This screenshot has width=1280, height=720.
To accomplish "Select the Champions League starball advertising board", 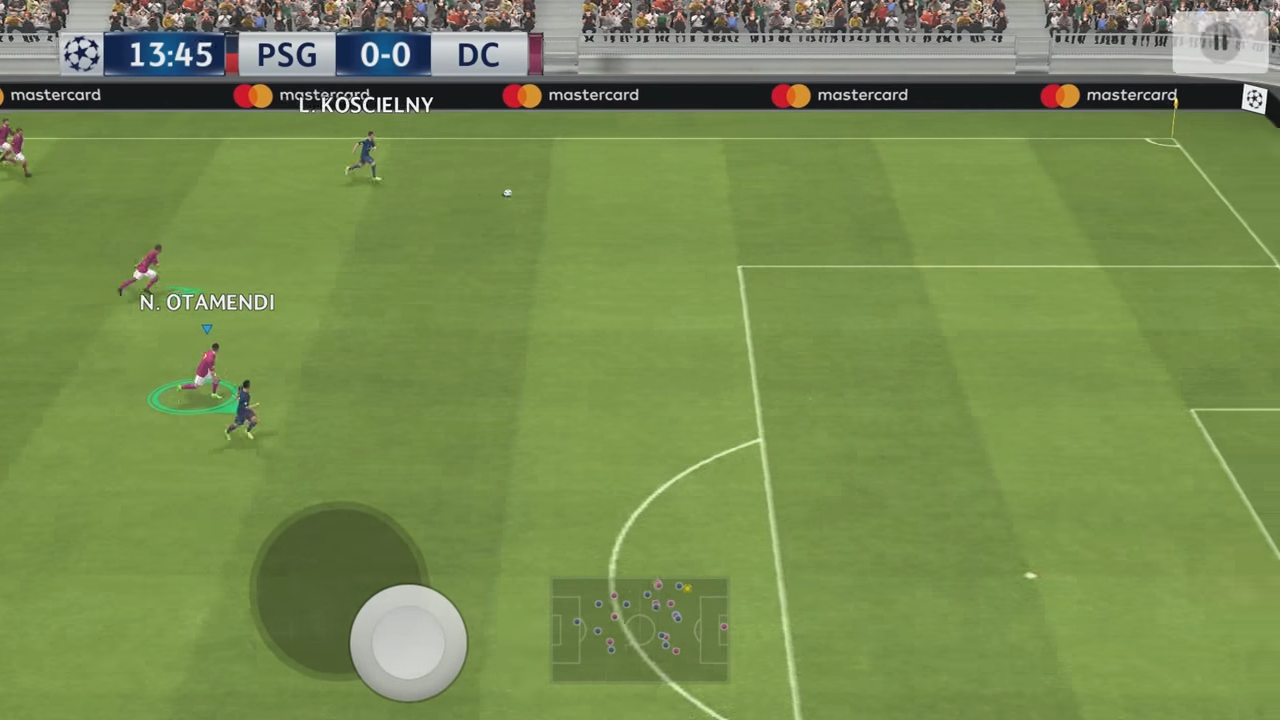I will tap(1255, 98).
